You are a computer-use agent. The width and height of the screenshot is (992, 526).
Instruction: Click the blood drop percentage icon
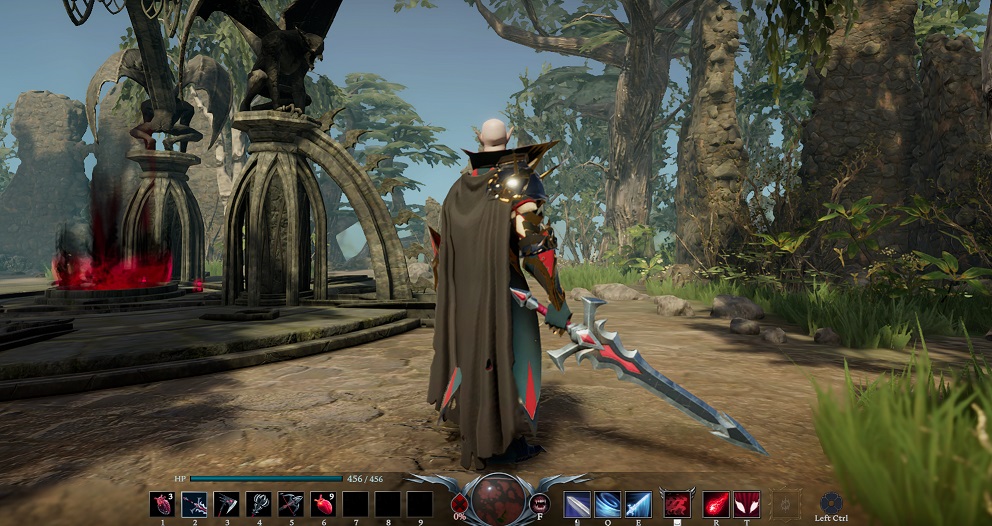[x=460, y=503]
